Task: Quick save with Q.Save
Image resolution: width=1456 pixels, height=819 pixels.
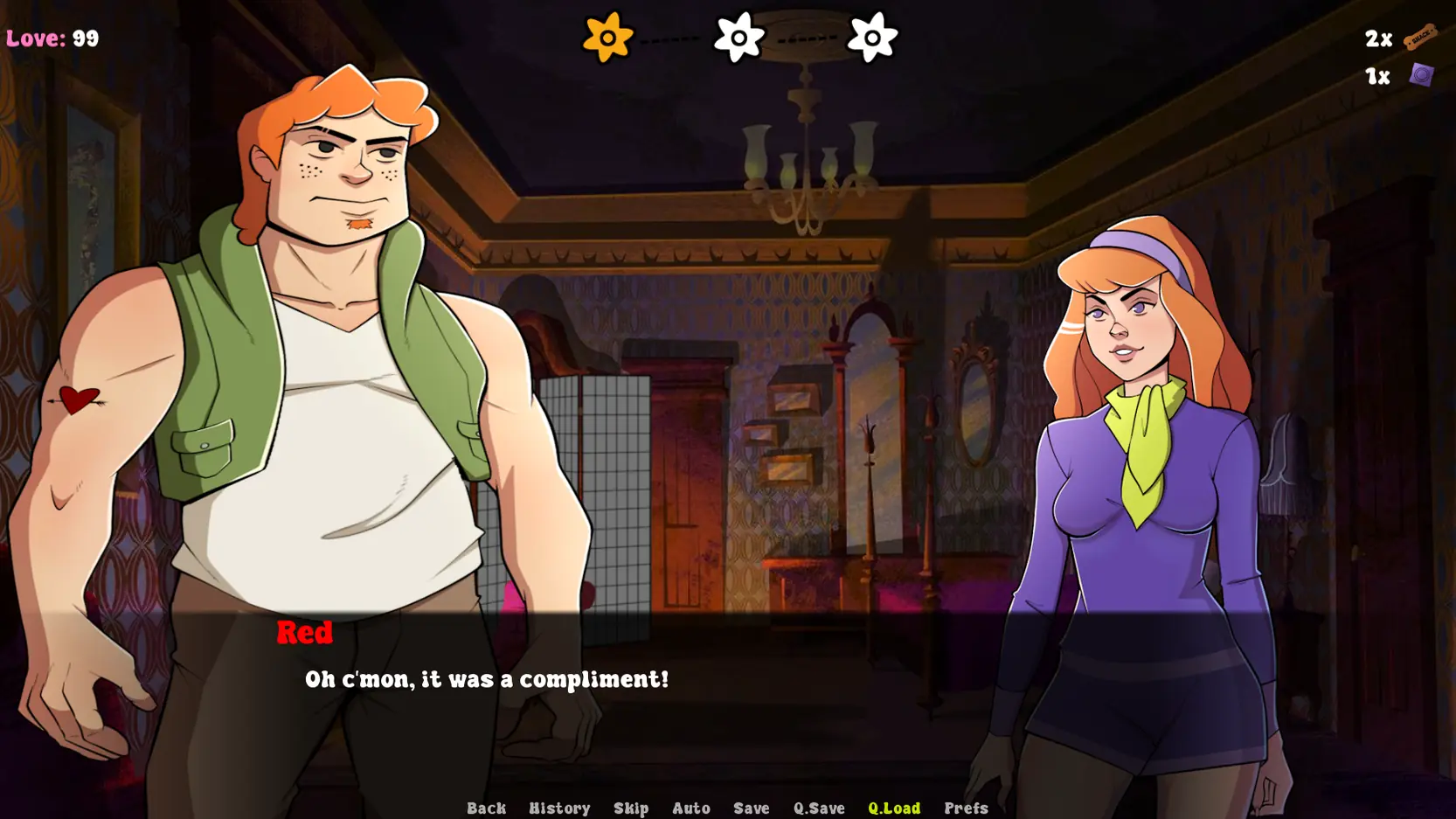Action: tap(819, 808)
